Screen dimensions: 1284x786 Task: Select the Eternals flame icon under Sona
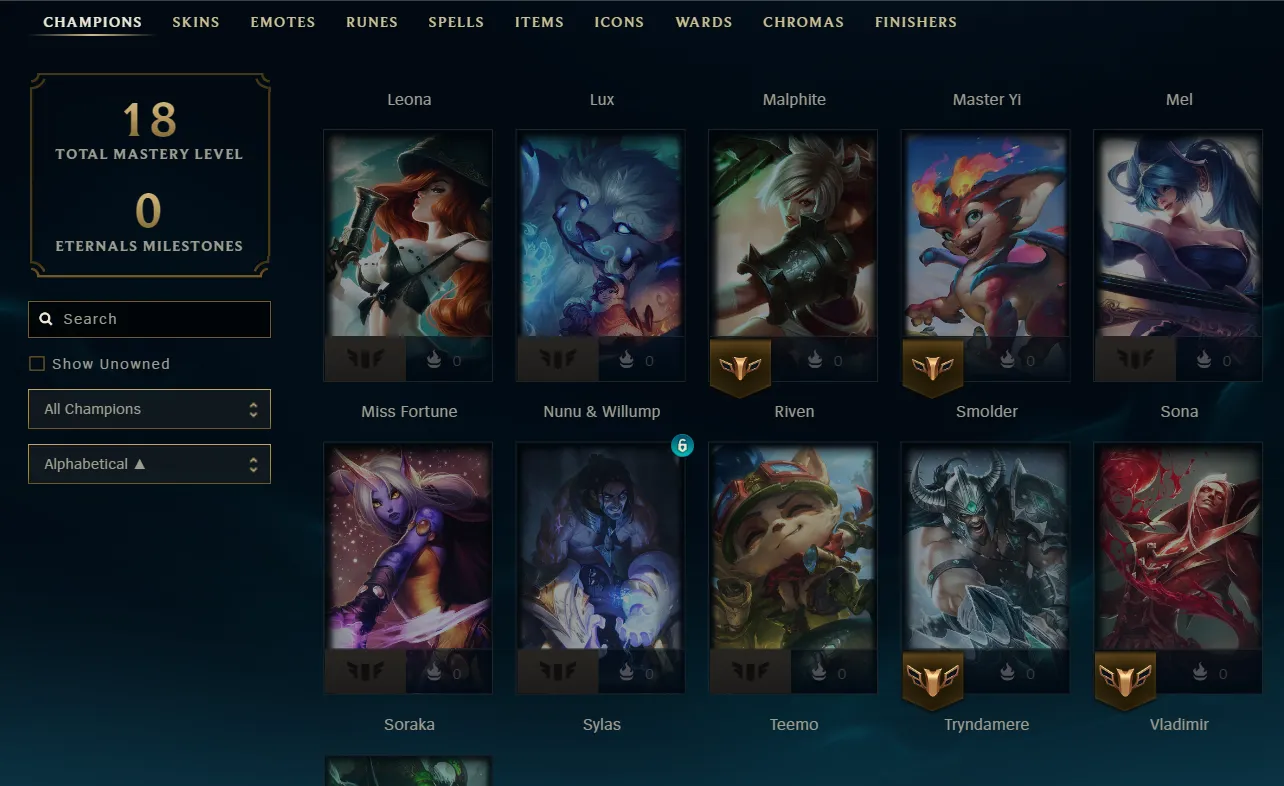(x=1203, y=360)
